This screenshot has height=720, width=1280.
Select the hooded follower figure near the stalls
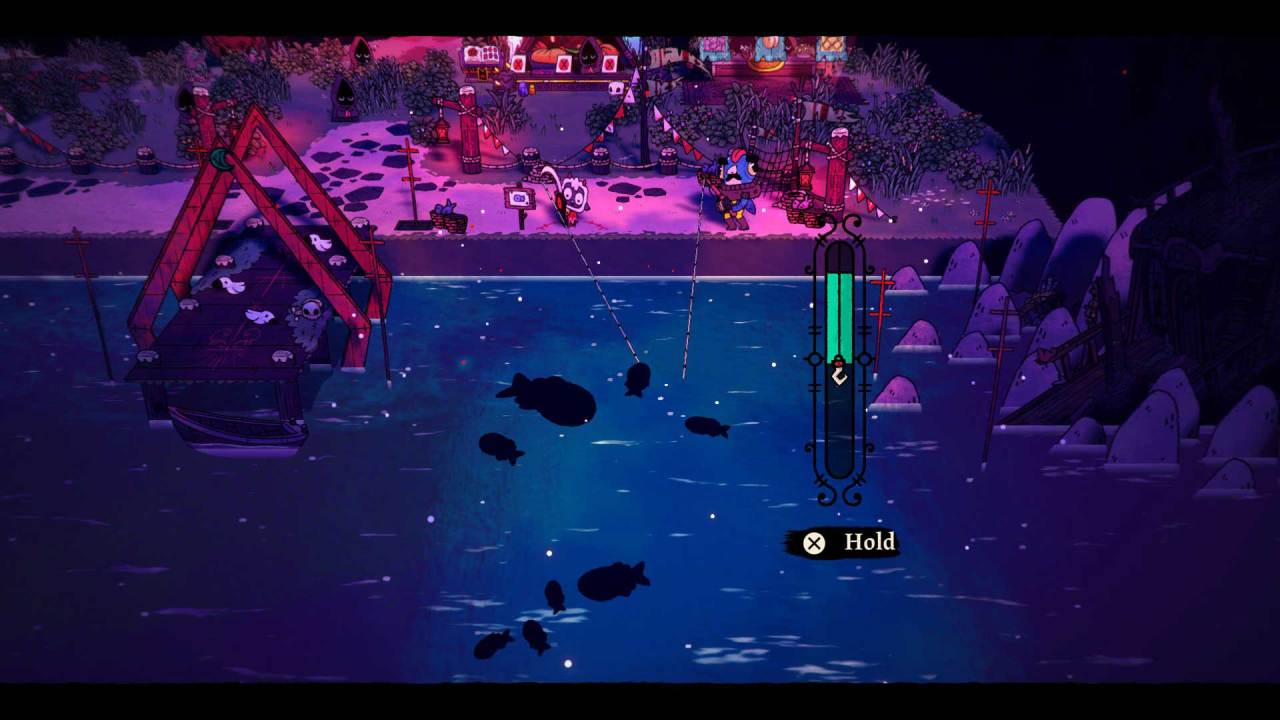587,57
